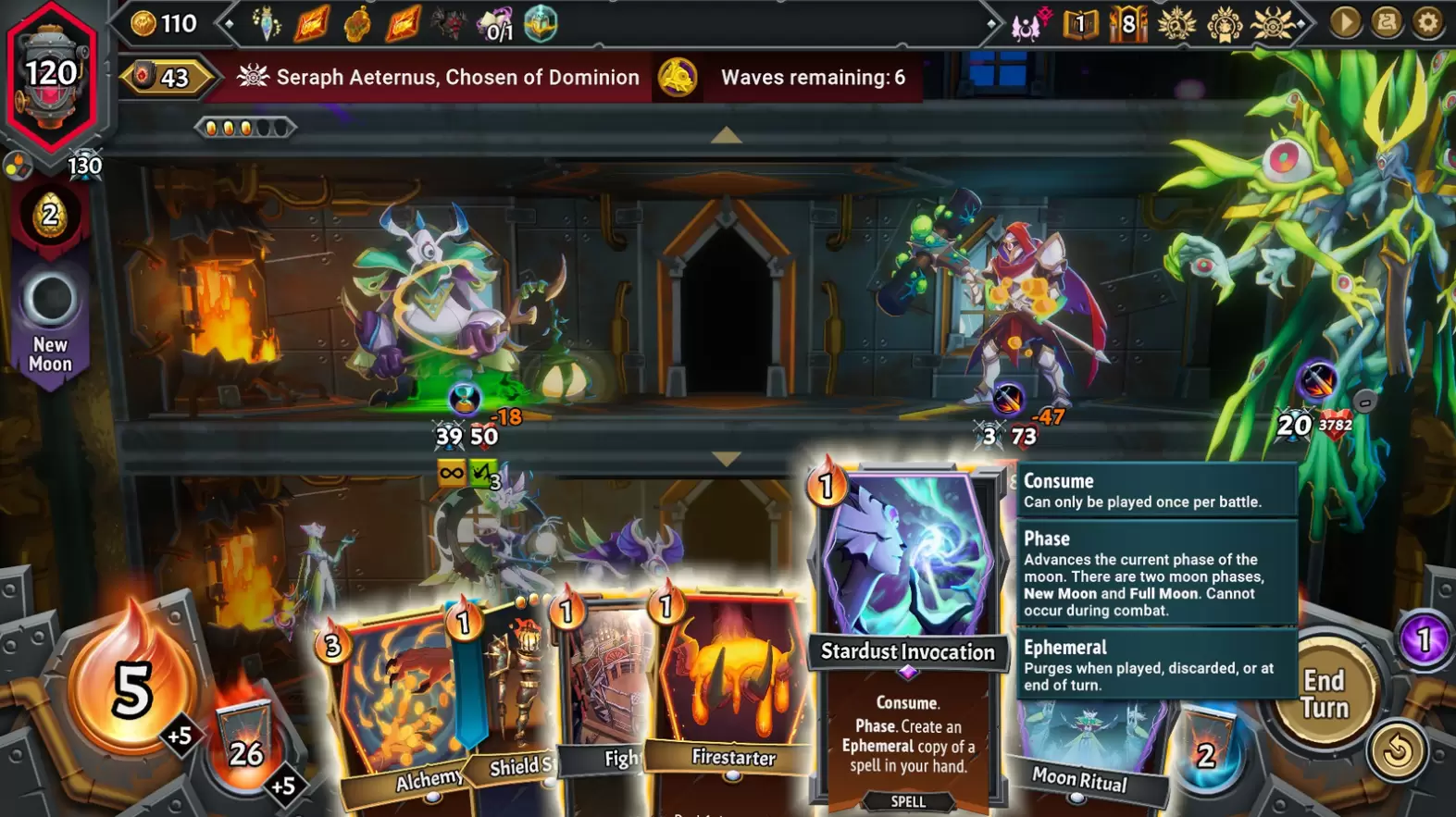This screenshot has height=817, width=1456.
Task: Inspect the golden boss emblem beside Waves remaining
Action: (678, 78)
